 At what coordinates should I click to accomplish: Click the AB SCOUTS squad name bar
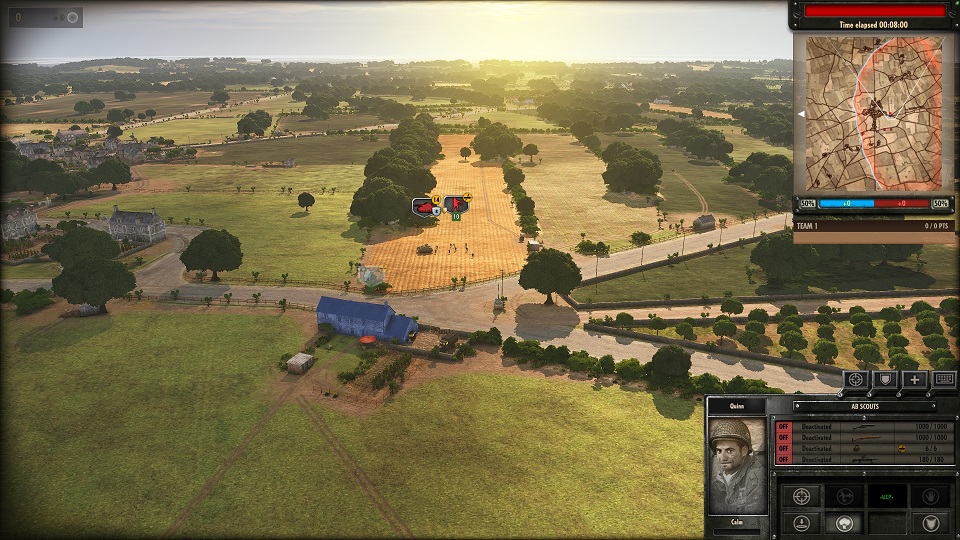coord(865,406)
